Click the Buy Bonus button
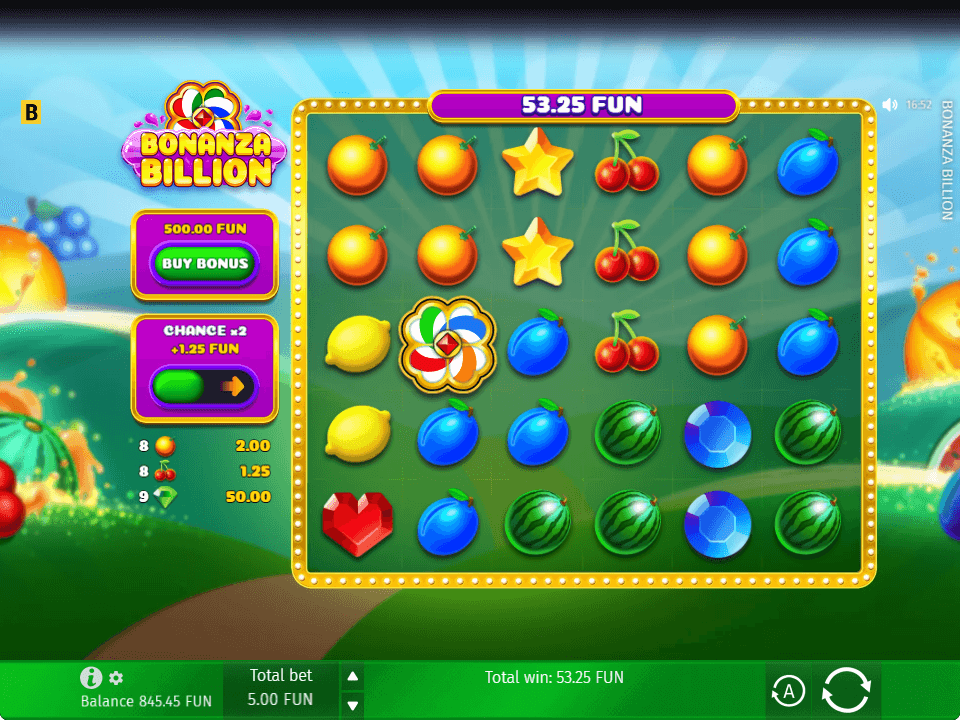This screenshot has width=960, height=720. [204, 264]
